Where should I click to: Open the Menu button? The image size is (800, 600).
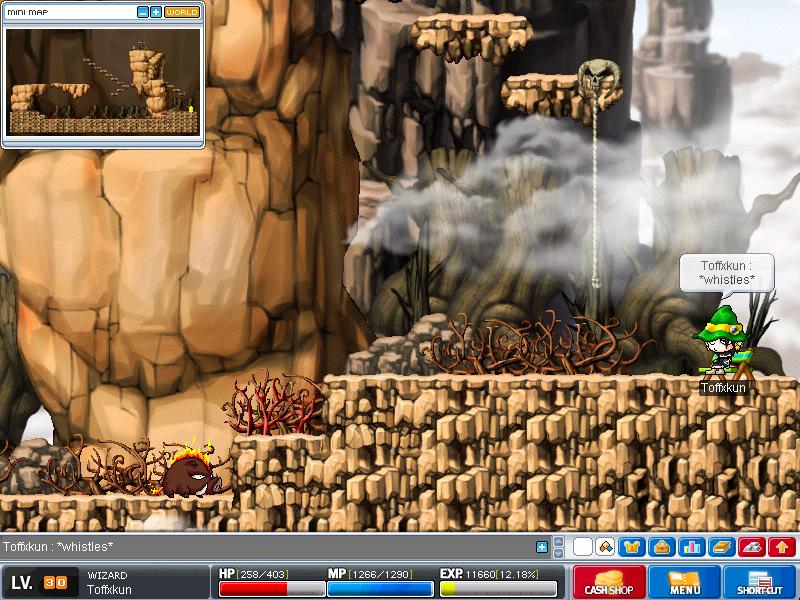[x=684, y=582]
